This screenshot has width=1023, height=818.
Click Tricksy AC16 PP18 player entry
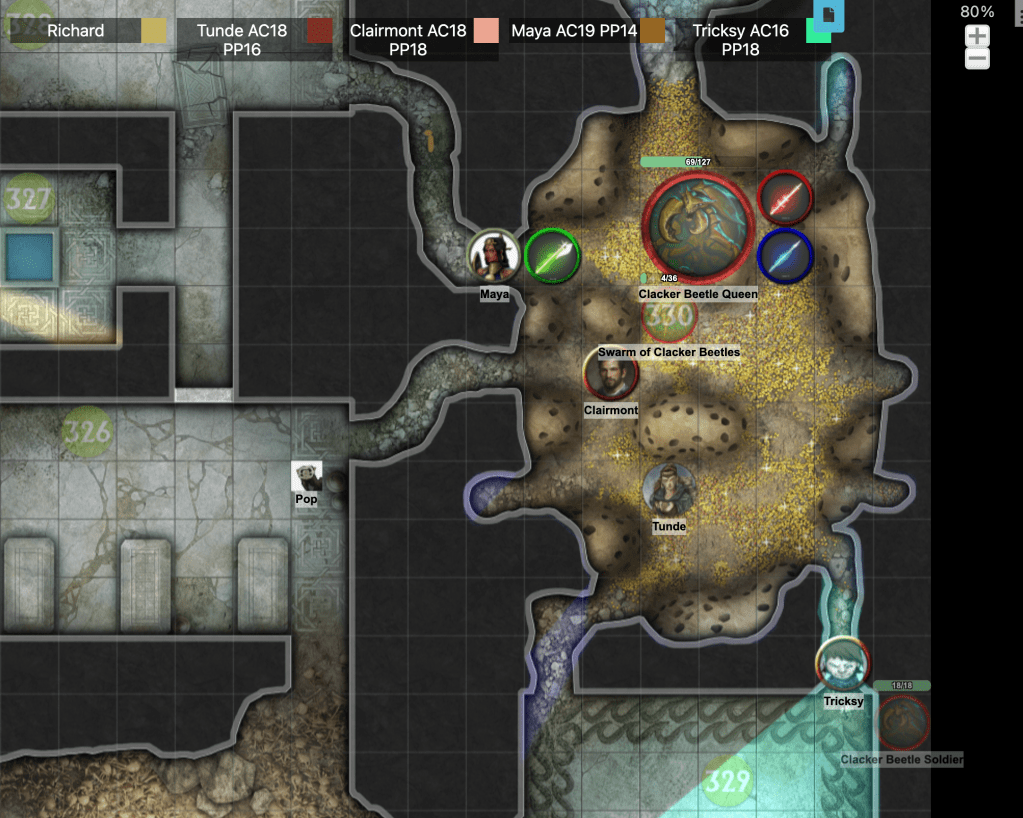coord(740,39)
